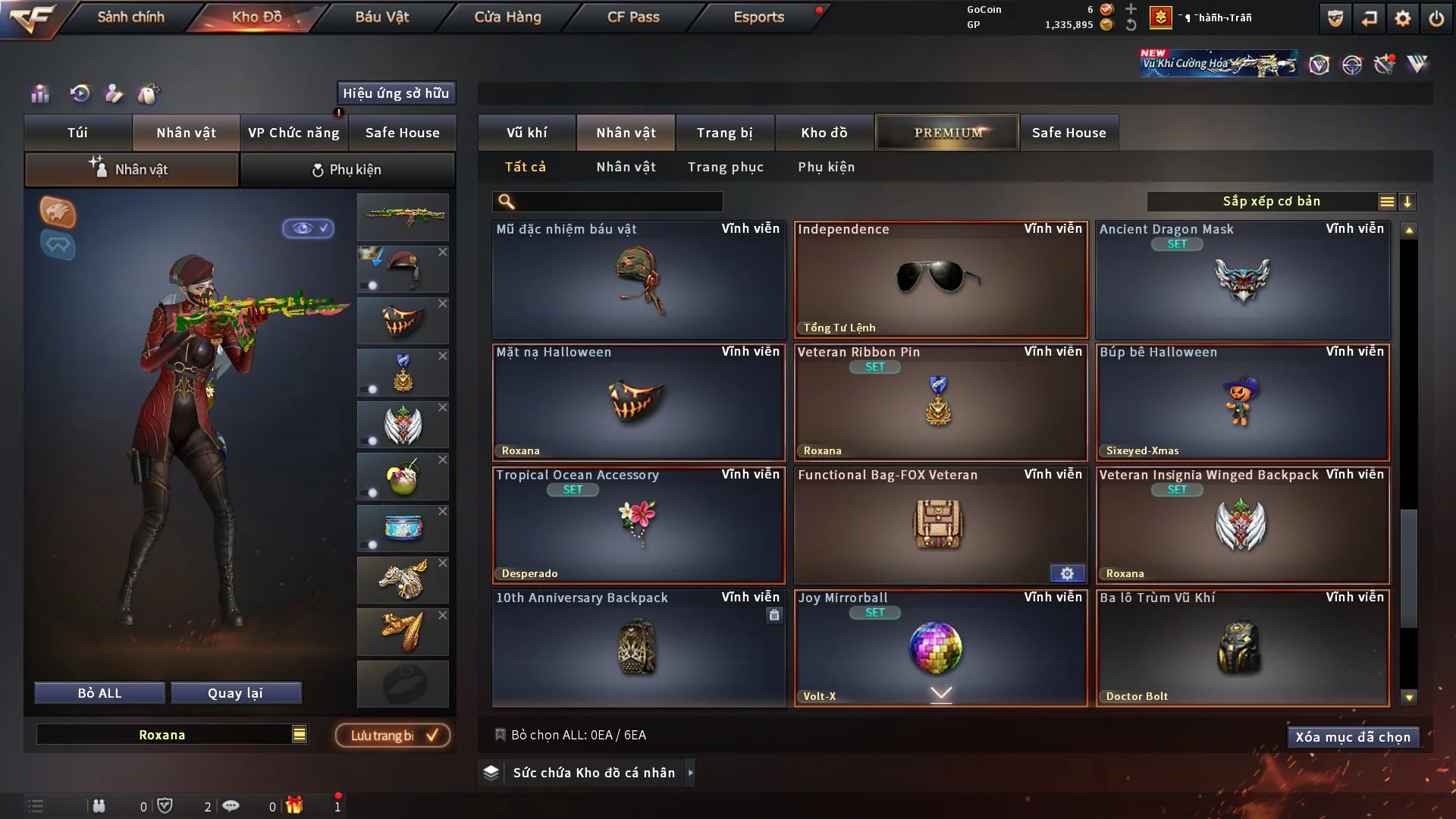This screenshot has height=819, width=1456.
Task: Open the CF Pass menu
Action: [633, 17]
